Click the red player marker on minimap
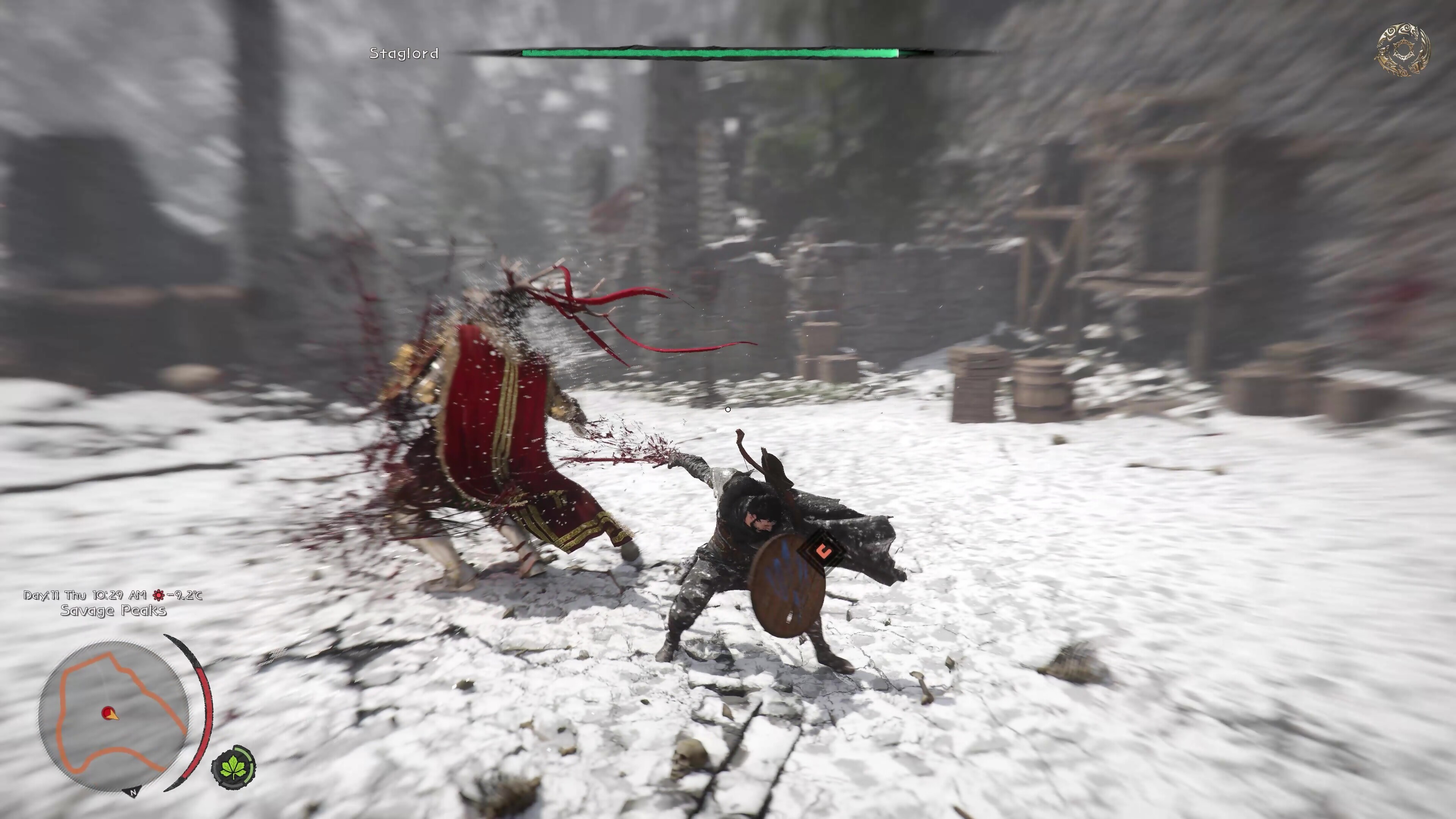 pos(108,713)
